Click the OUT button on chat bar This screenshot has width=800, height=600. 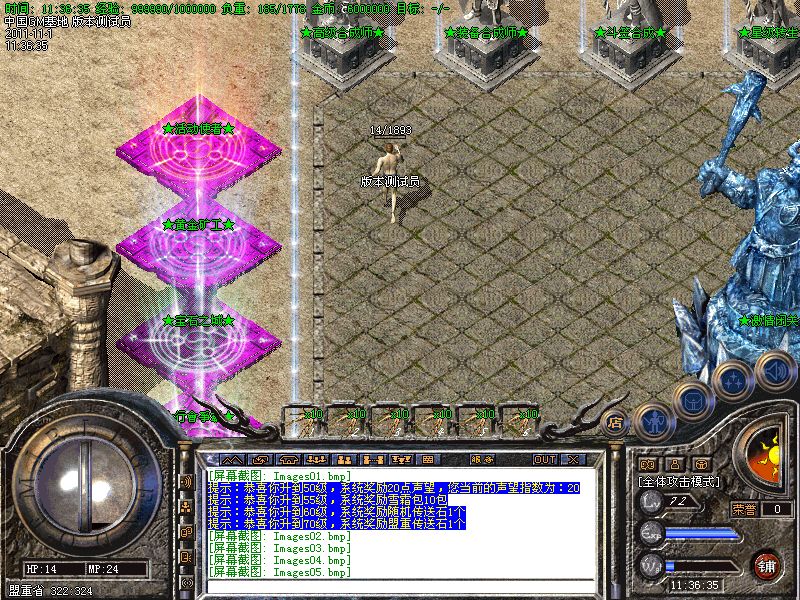tap(544, 459)
